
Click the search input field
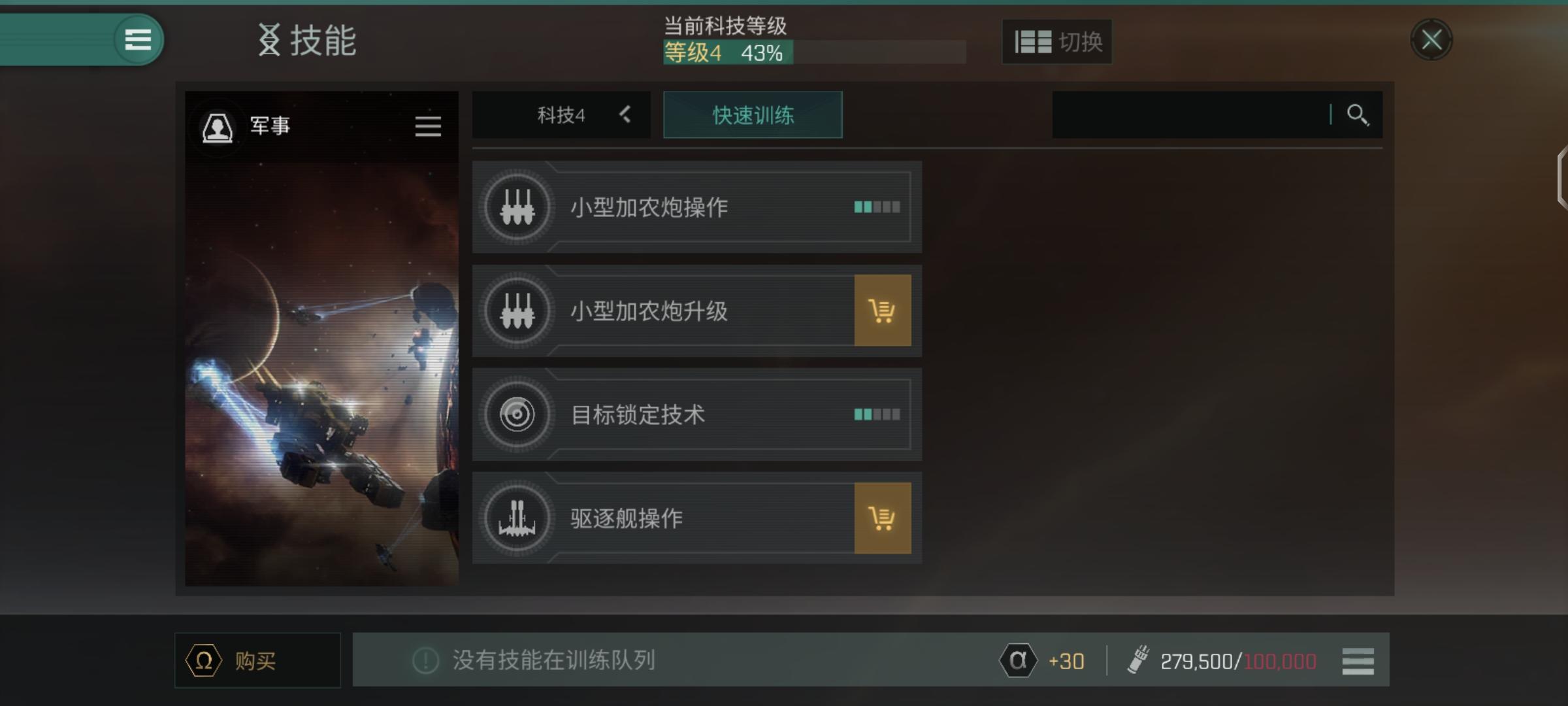pos(1189,115)
